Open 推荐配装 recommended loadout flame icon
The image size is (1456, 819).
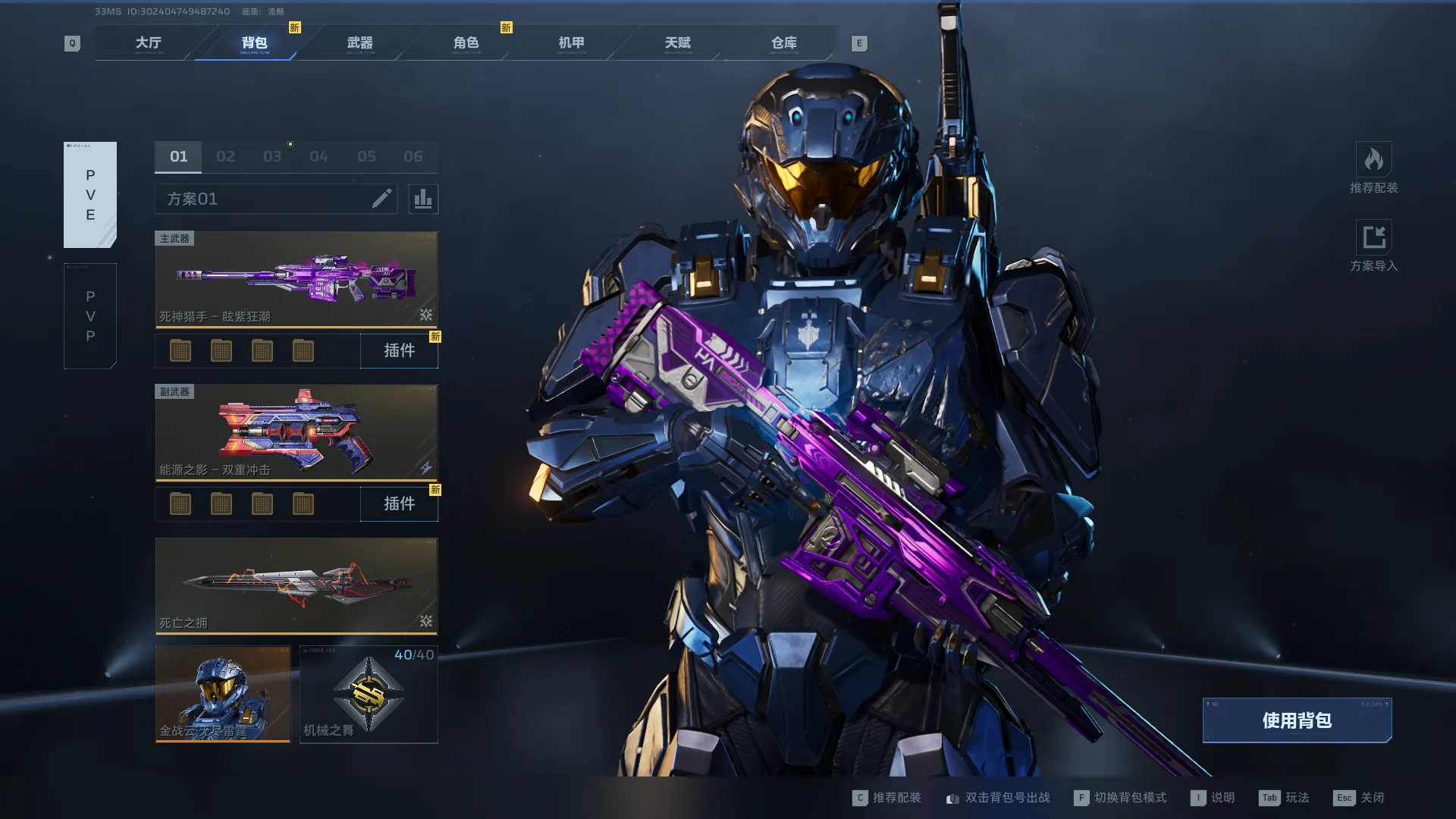pyautogui.click(x=1373, y=160)
